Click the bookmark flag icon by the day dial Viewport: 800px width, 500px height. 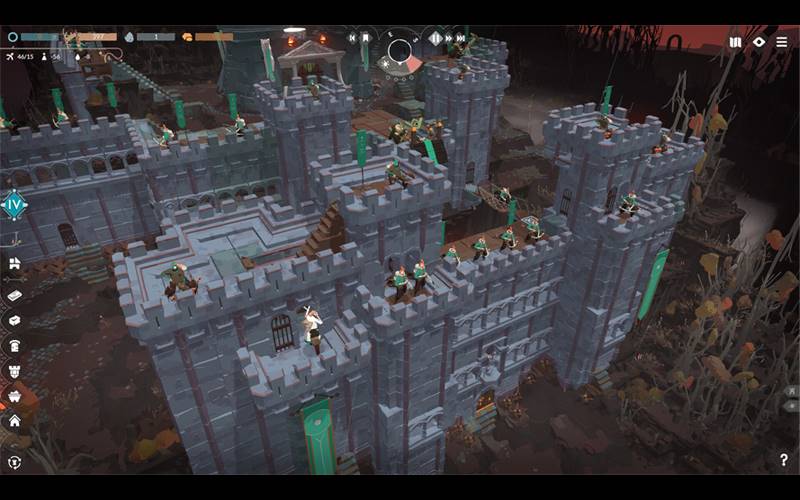point(366,38)
